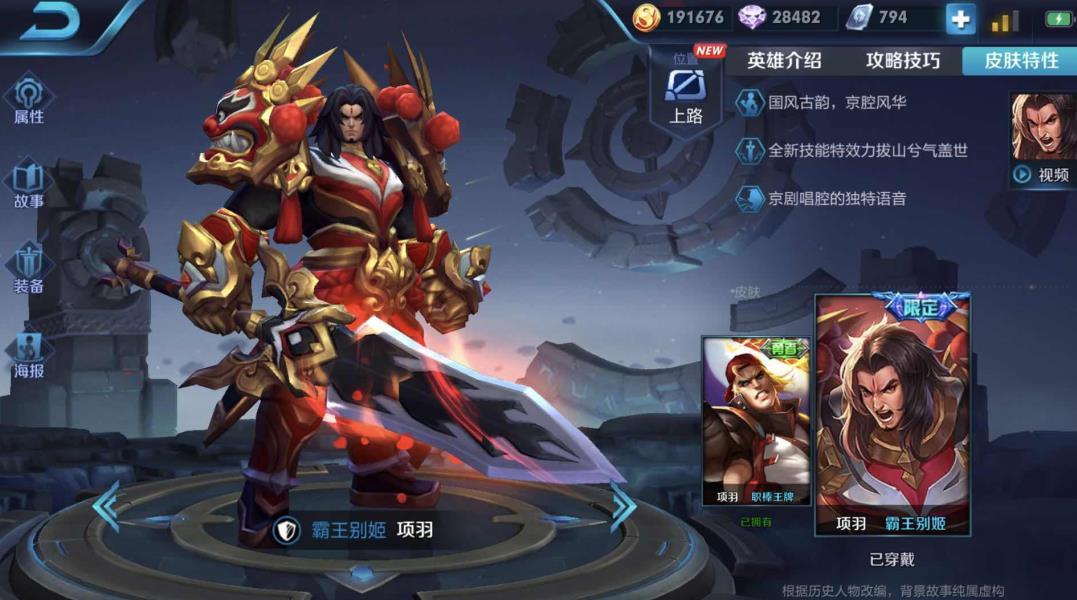The image size is (1077, 600).
Task: Switch to the 攻略技巧 tab
Action: pos(902,60)
